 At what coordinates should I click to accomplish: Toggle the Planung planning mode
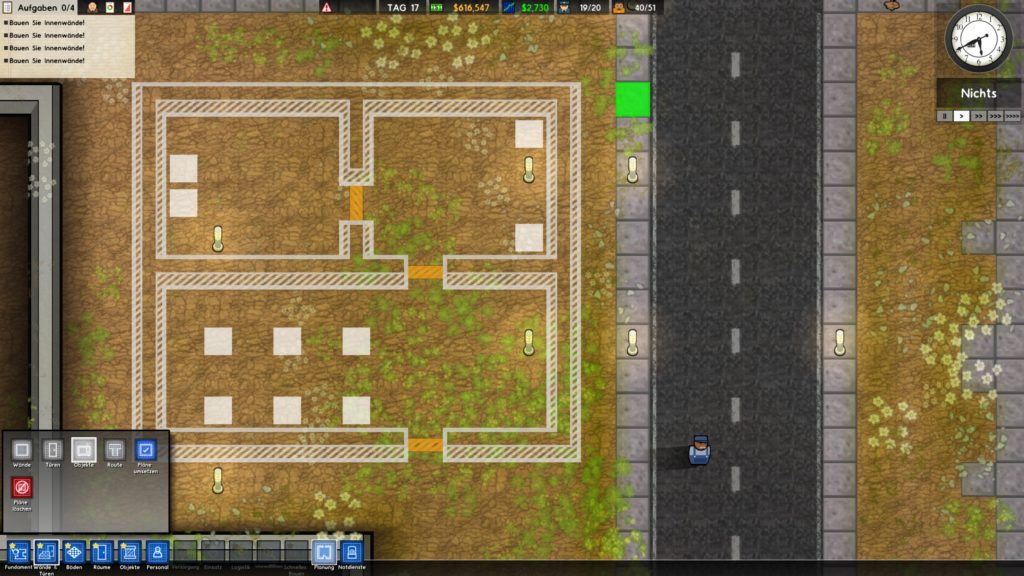[323, 552]
